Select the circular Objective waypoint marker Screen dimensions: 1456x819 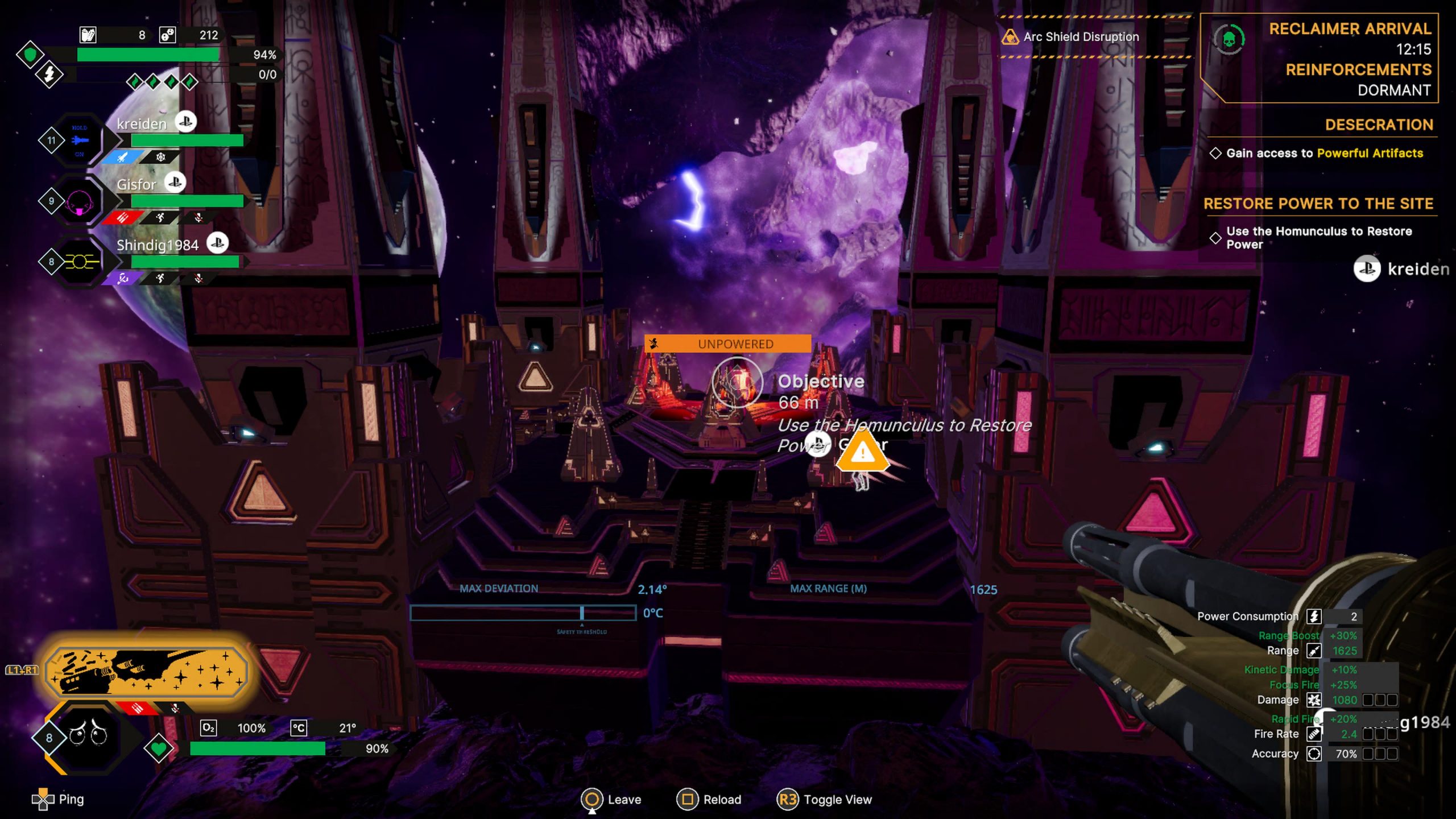tap(737, 382)
